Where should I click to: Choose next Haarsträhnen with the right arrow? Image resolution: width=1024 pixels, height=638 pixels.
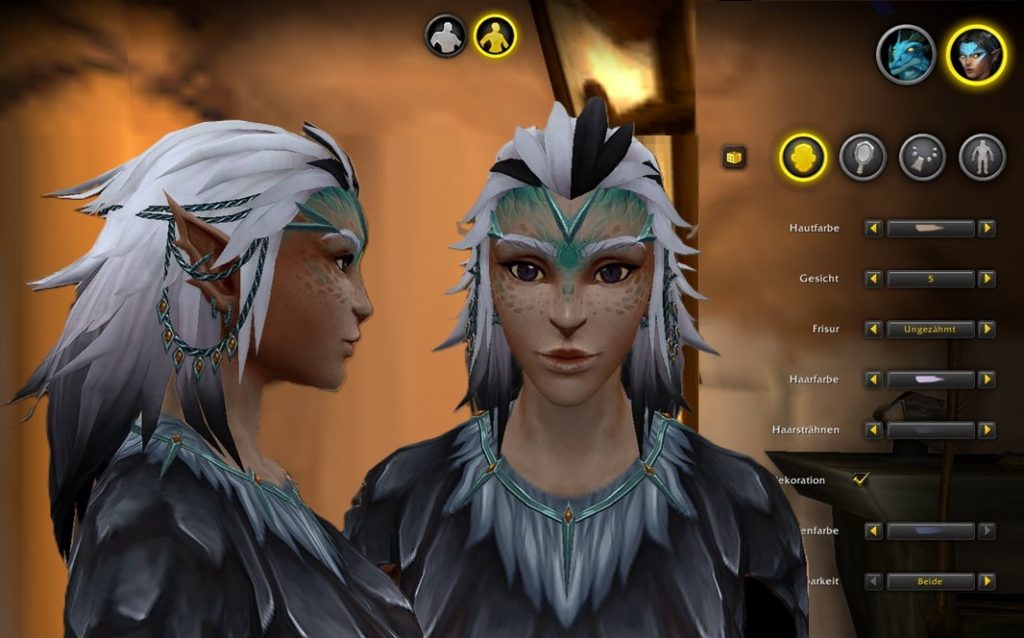[987, 430]
